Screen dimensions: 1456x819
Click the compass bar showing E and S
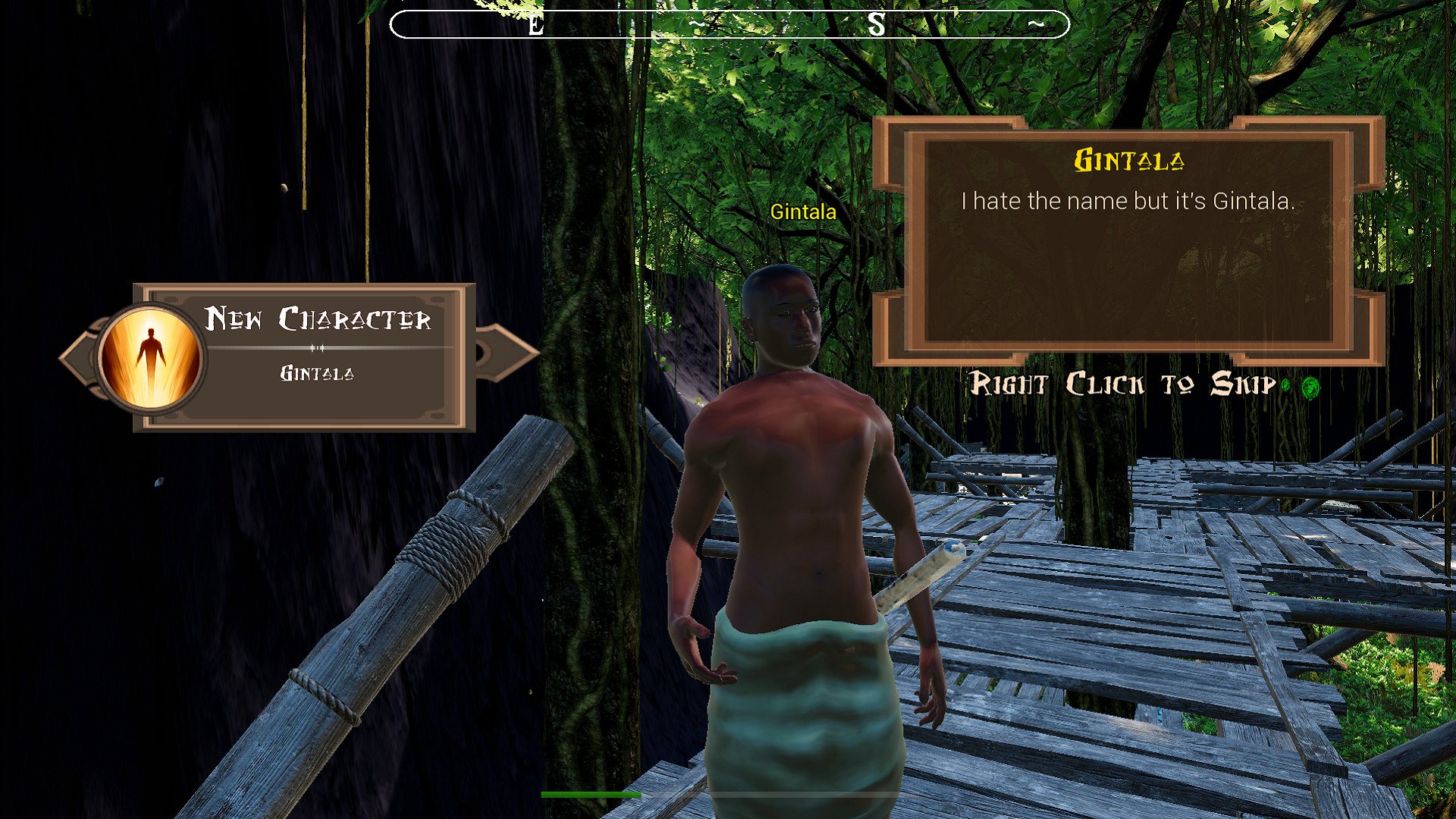(729, 24)
